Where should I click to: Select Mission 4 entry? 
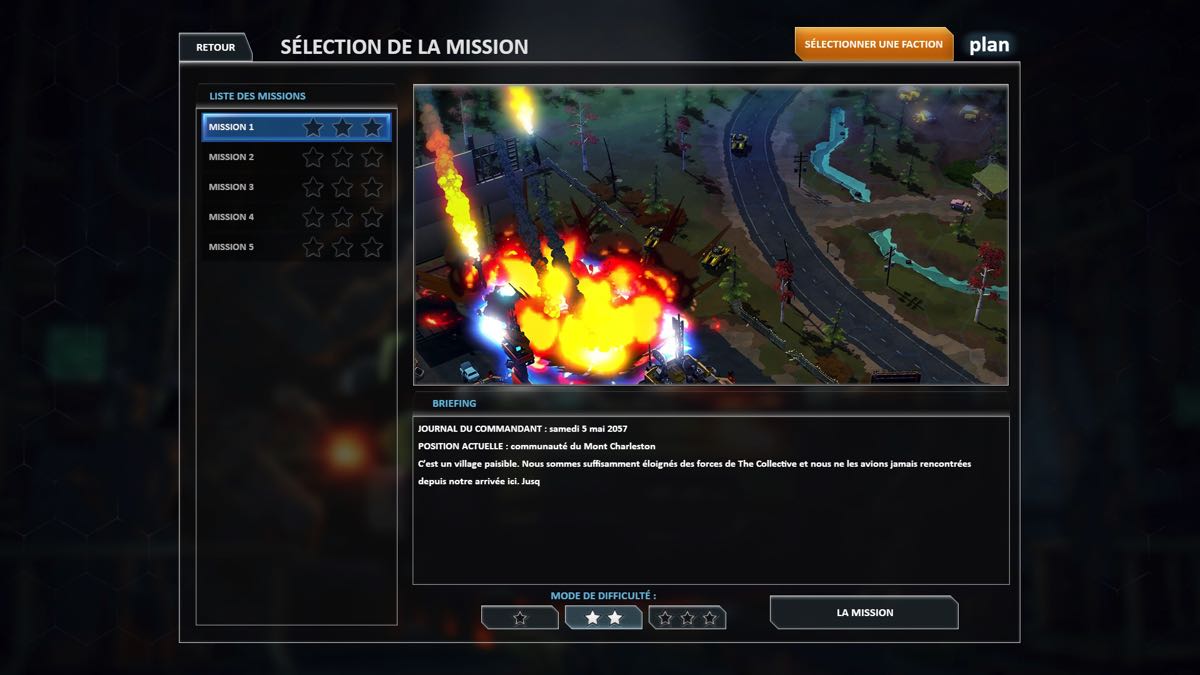pyautogui.click(x=296, y=217)
